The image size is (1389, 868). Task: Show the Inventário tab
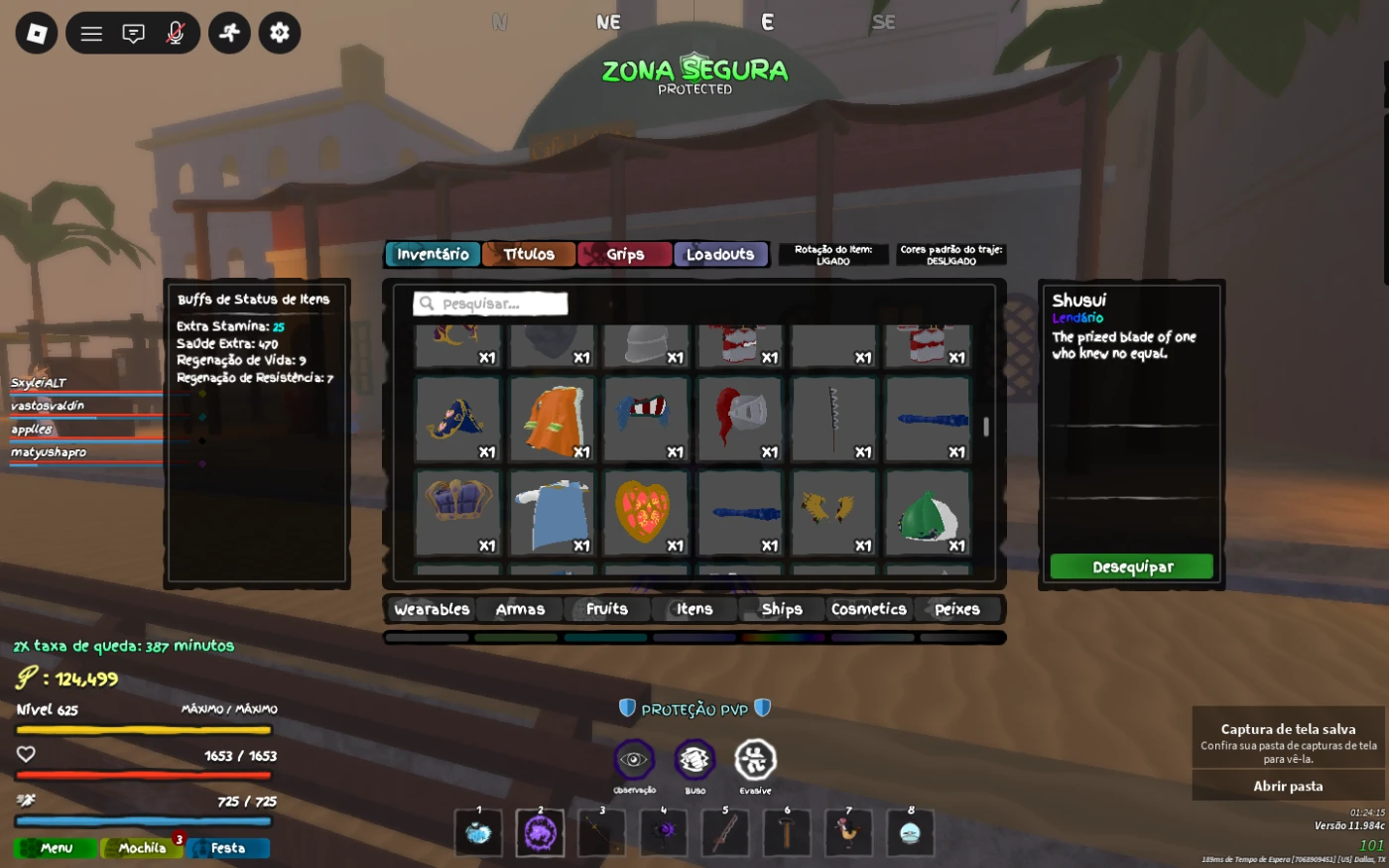433,255
